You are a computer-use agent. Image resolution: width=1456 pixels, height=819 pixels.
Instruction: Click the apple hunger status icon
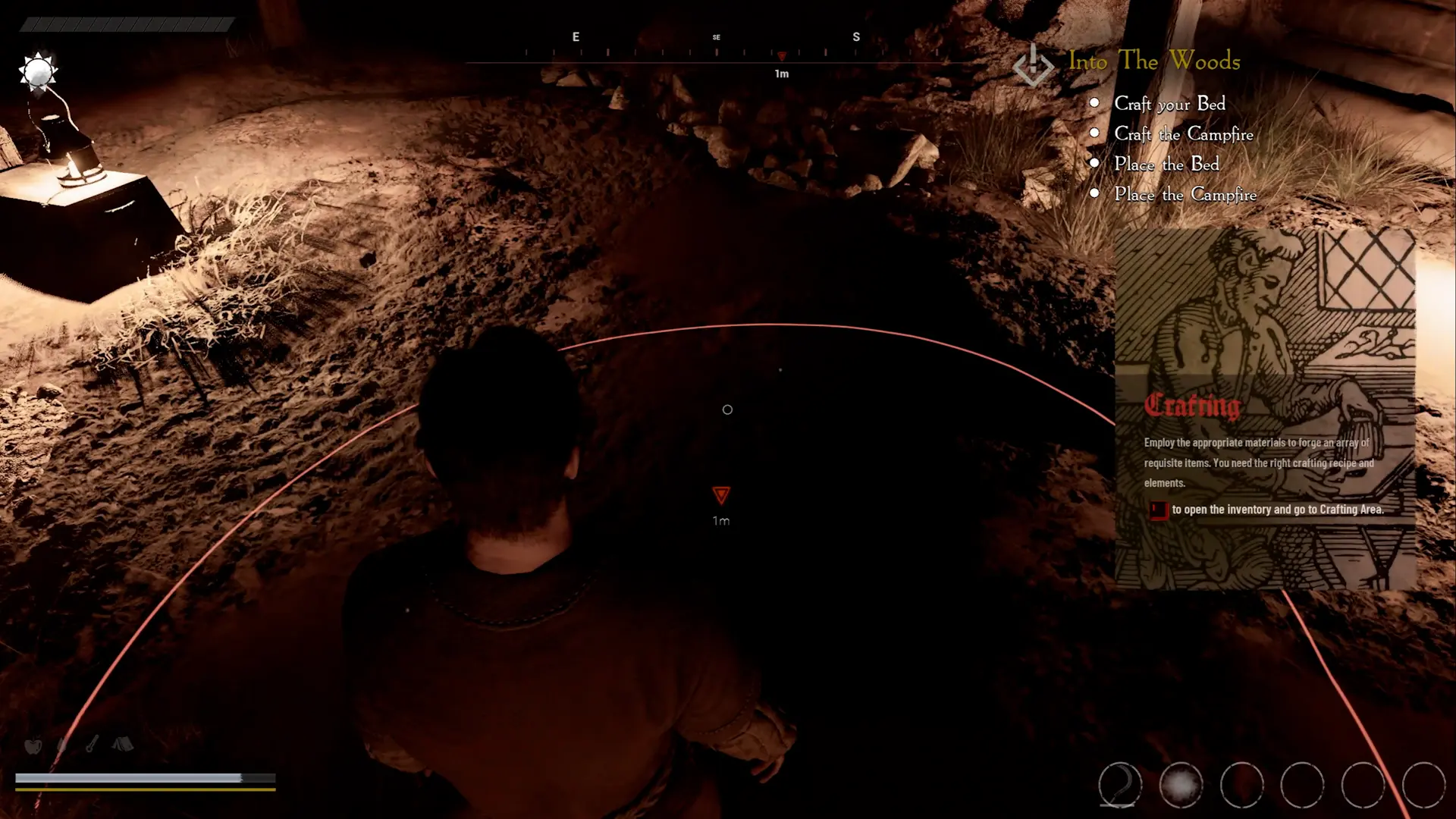pyautogui.click(x=33, y=745)
